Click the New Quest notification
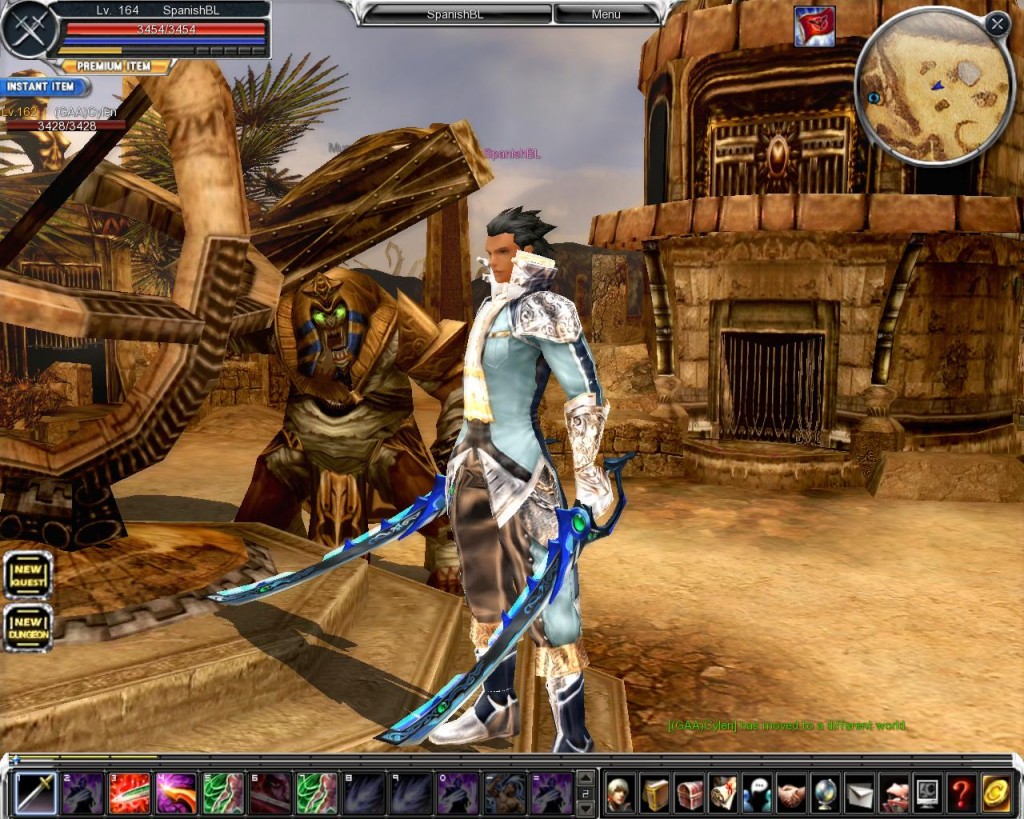Screen dimensions: 1024x819 [28, 575]
